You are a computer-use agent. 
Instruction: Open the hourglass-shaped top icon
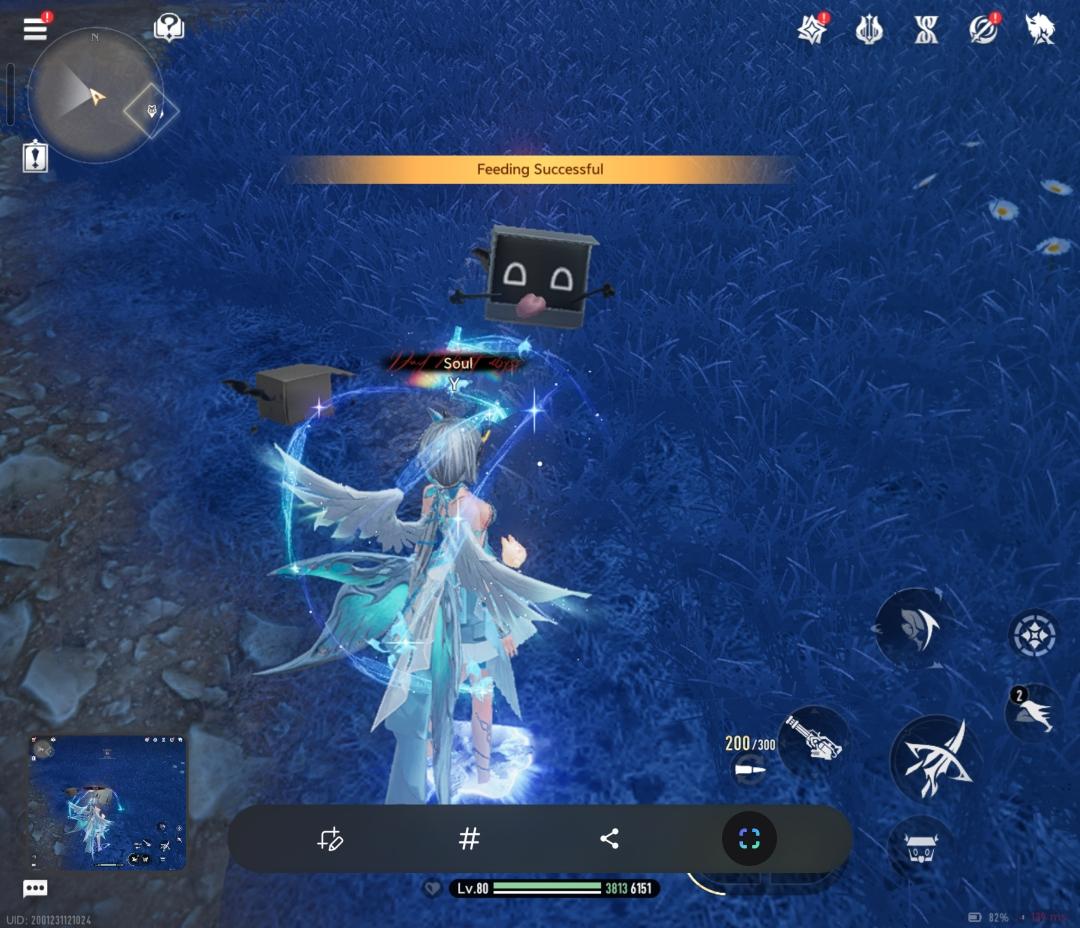click(927, 30)
